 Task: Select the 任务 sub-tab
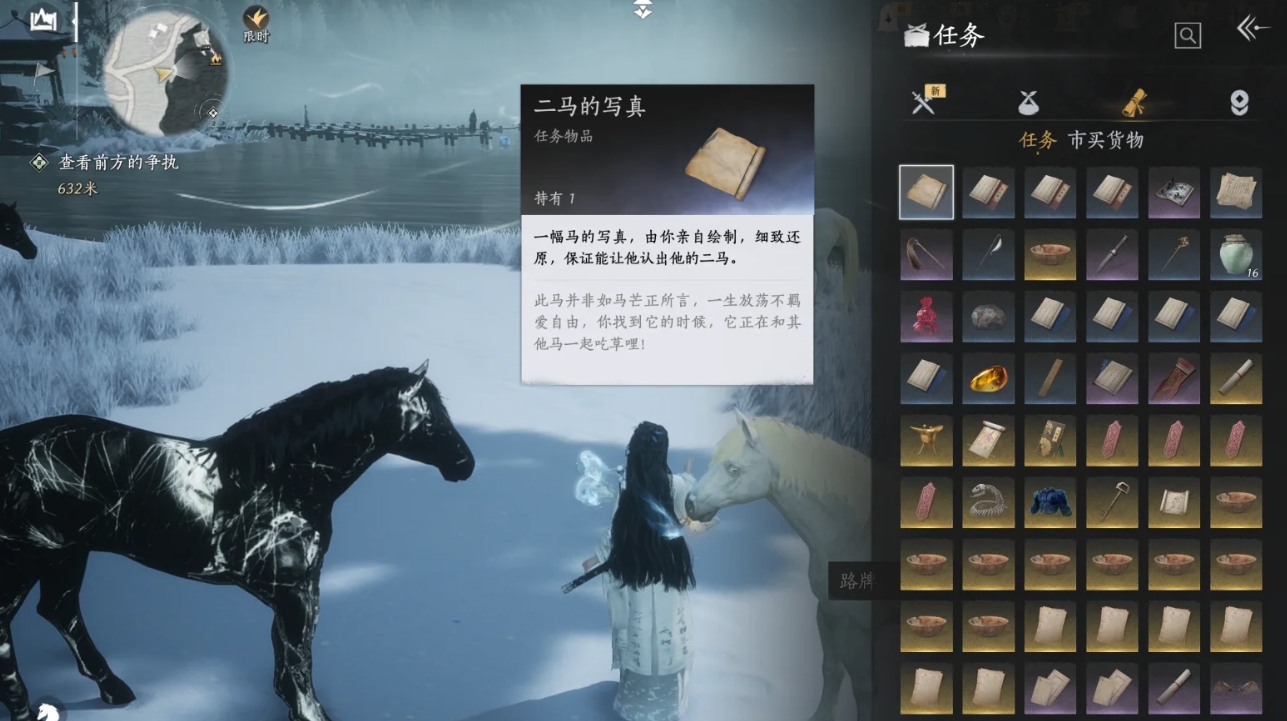coord(1038,139)
